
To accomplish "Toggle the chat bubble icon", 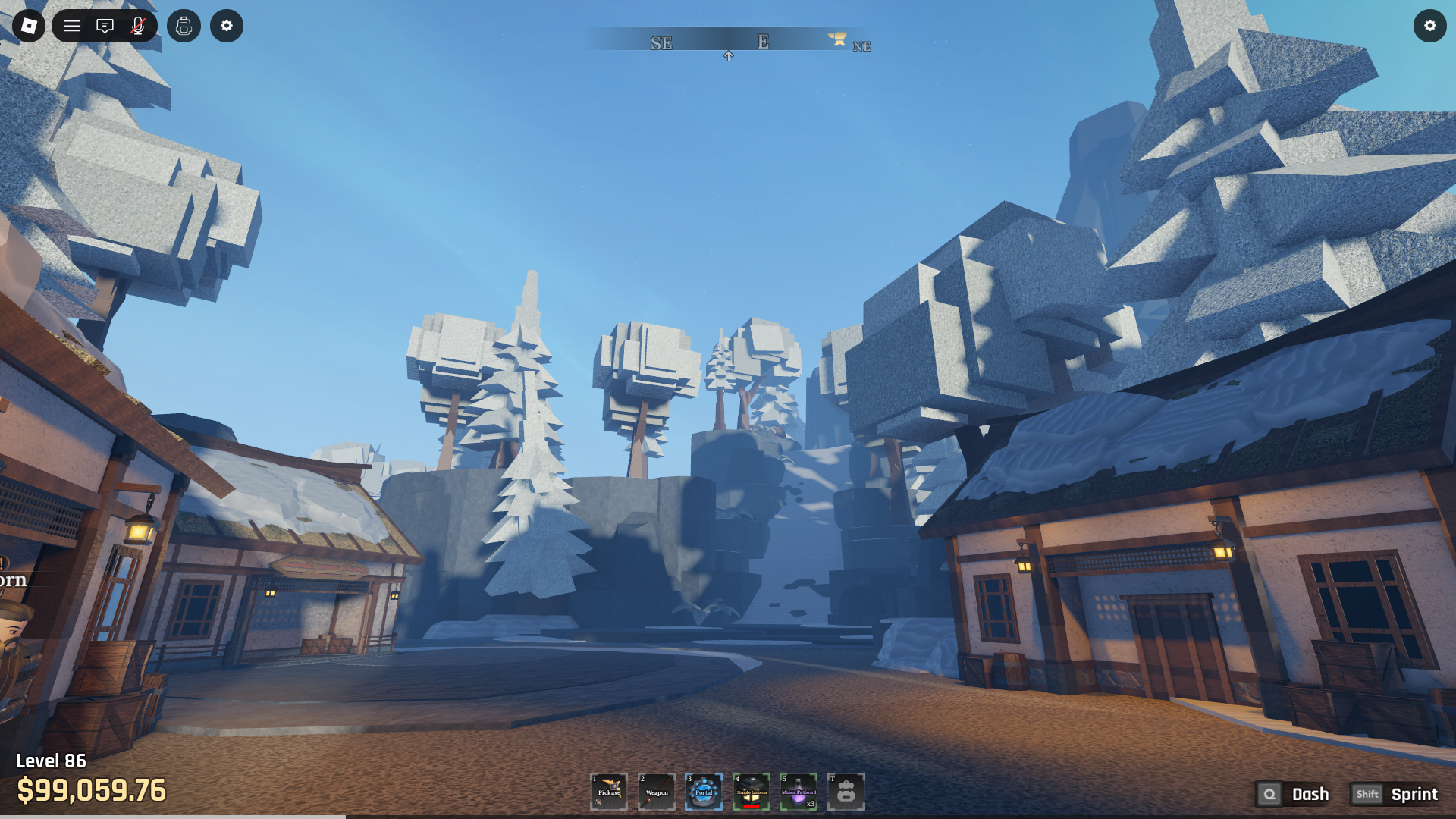I will tap(105, 26).
